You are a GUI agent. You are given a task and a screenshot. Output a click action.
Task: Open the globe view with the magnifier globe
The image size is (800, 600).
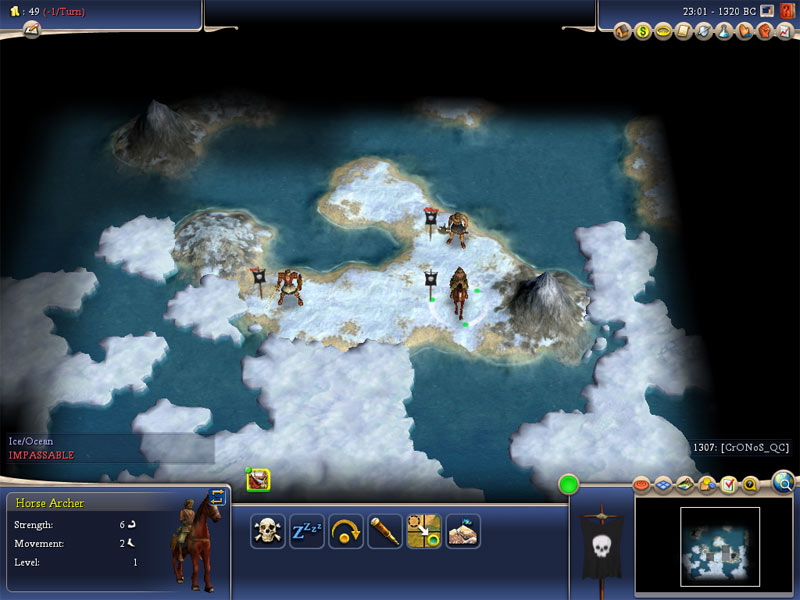pyautogui.click(x=785, y=485)
